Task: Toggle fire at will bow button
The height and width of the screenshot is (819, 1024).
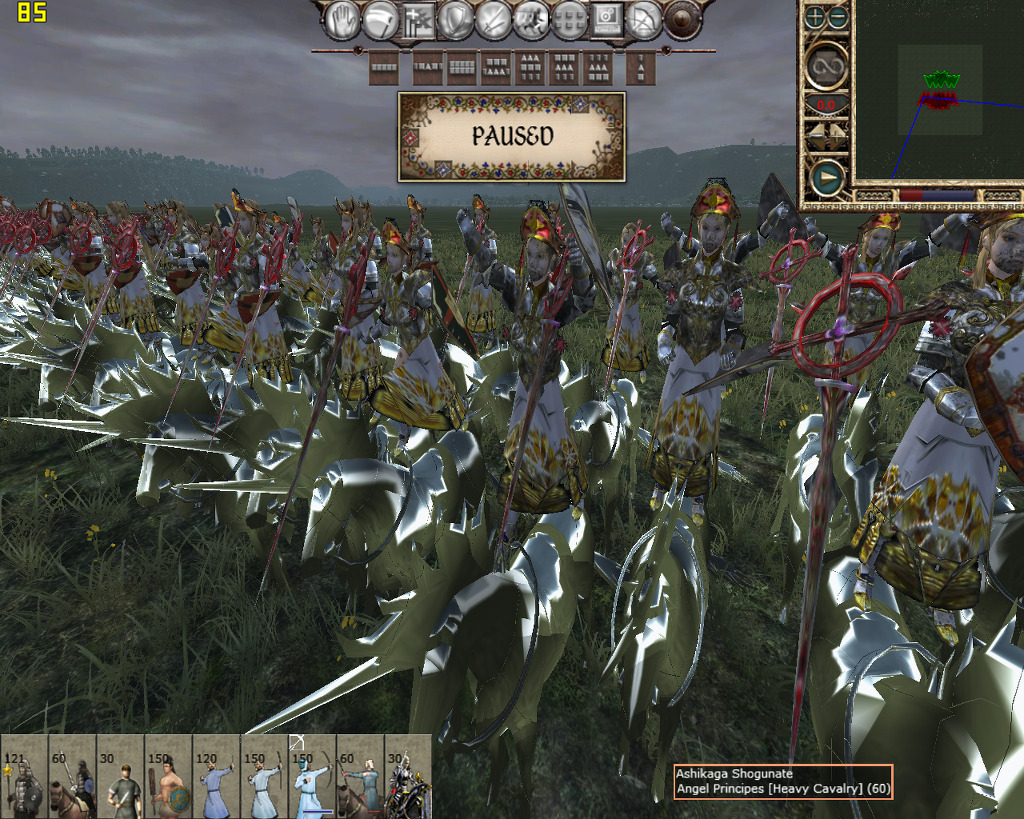Action: (644, 20)
